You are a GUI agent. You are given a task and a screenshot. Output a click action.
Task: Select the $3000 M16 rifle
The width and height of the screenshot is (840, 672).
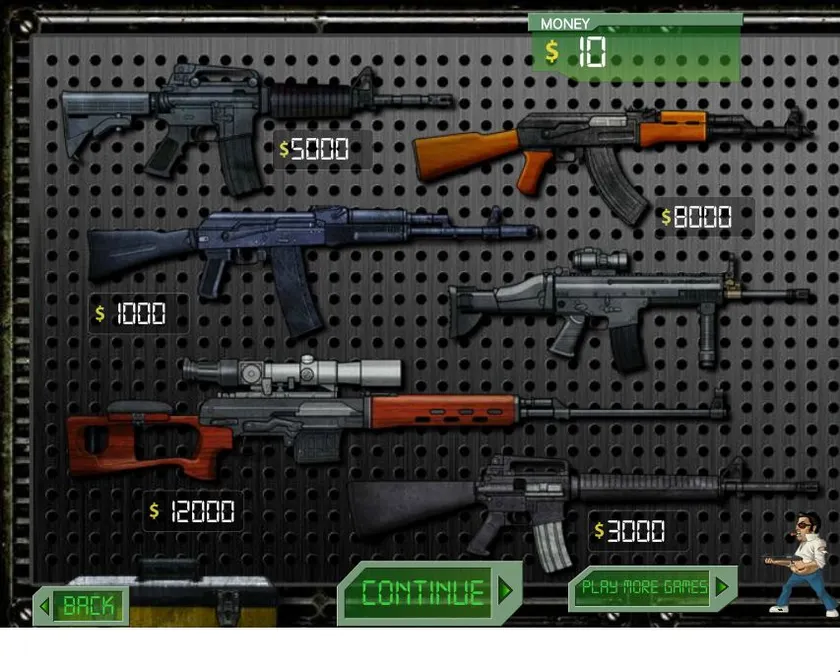coord(560,500)
